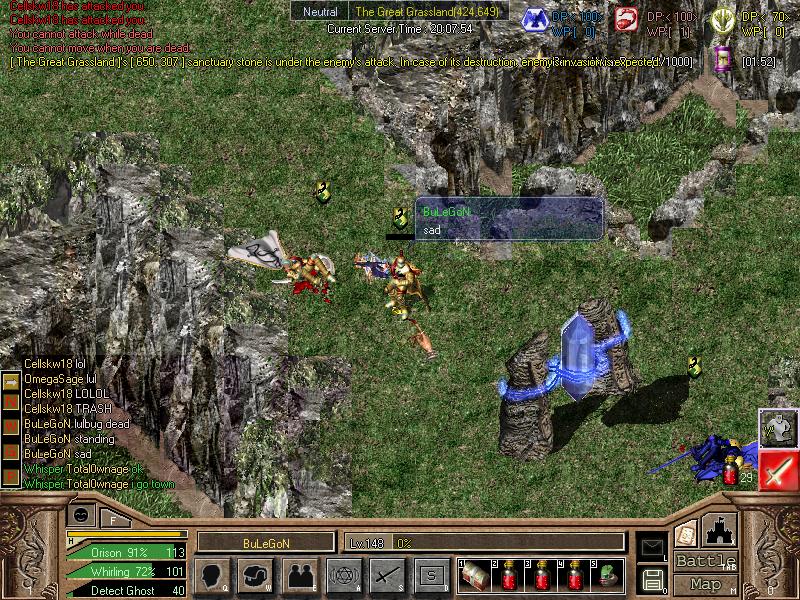Click the floppy disk save icon
Image resolution: width=800 pixels, height=600 pixels.
pyautogui.click(x=652, y=579)
